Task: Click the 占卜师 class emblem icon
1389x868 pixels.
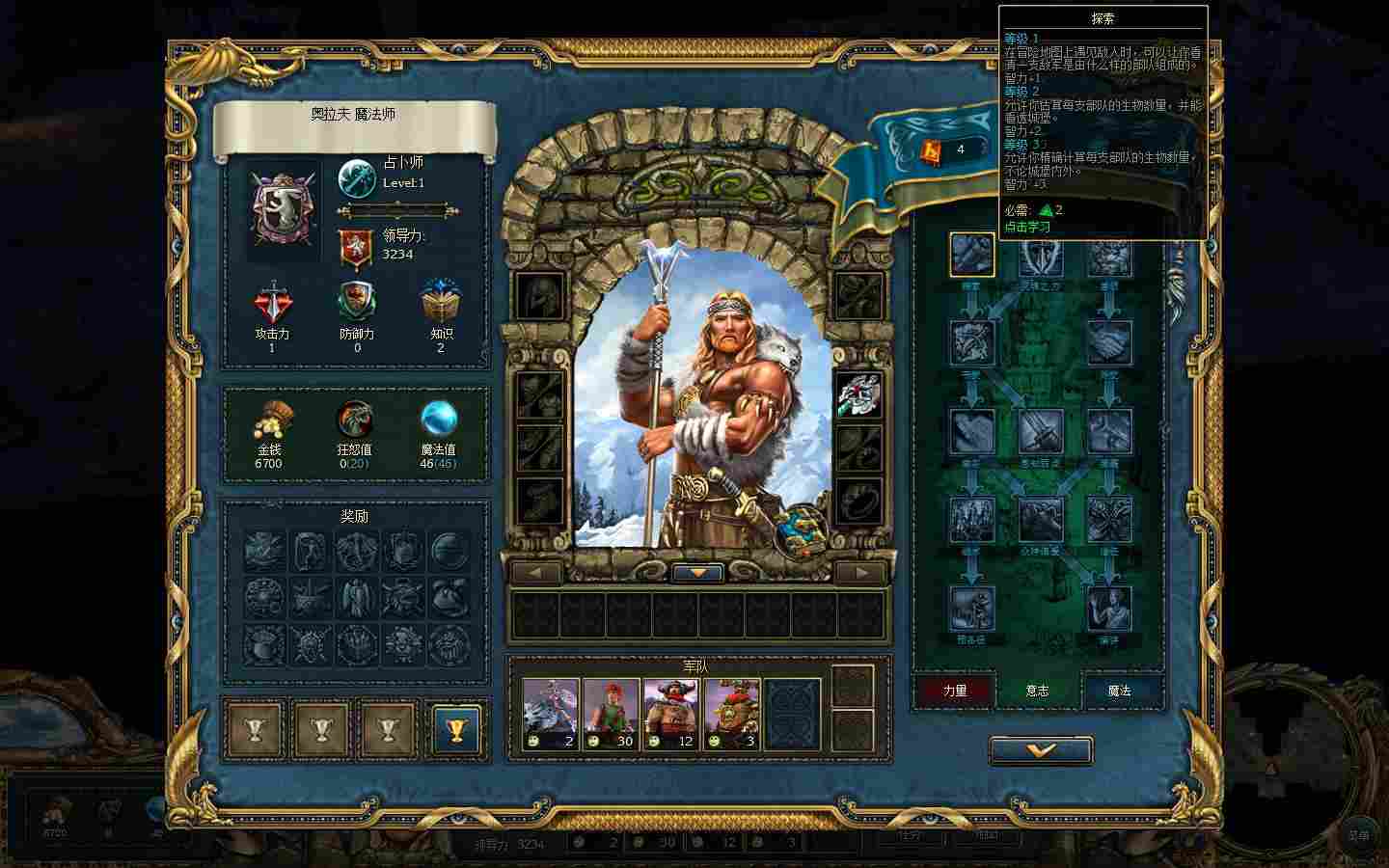Action: pos(357,179)
